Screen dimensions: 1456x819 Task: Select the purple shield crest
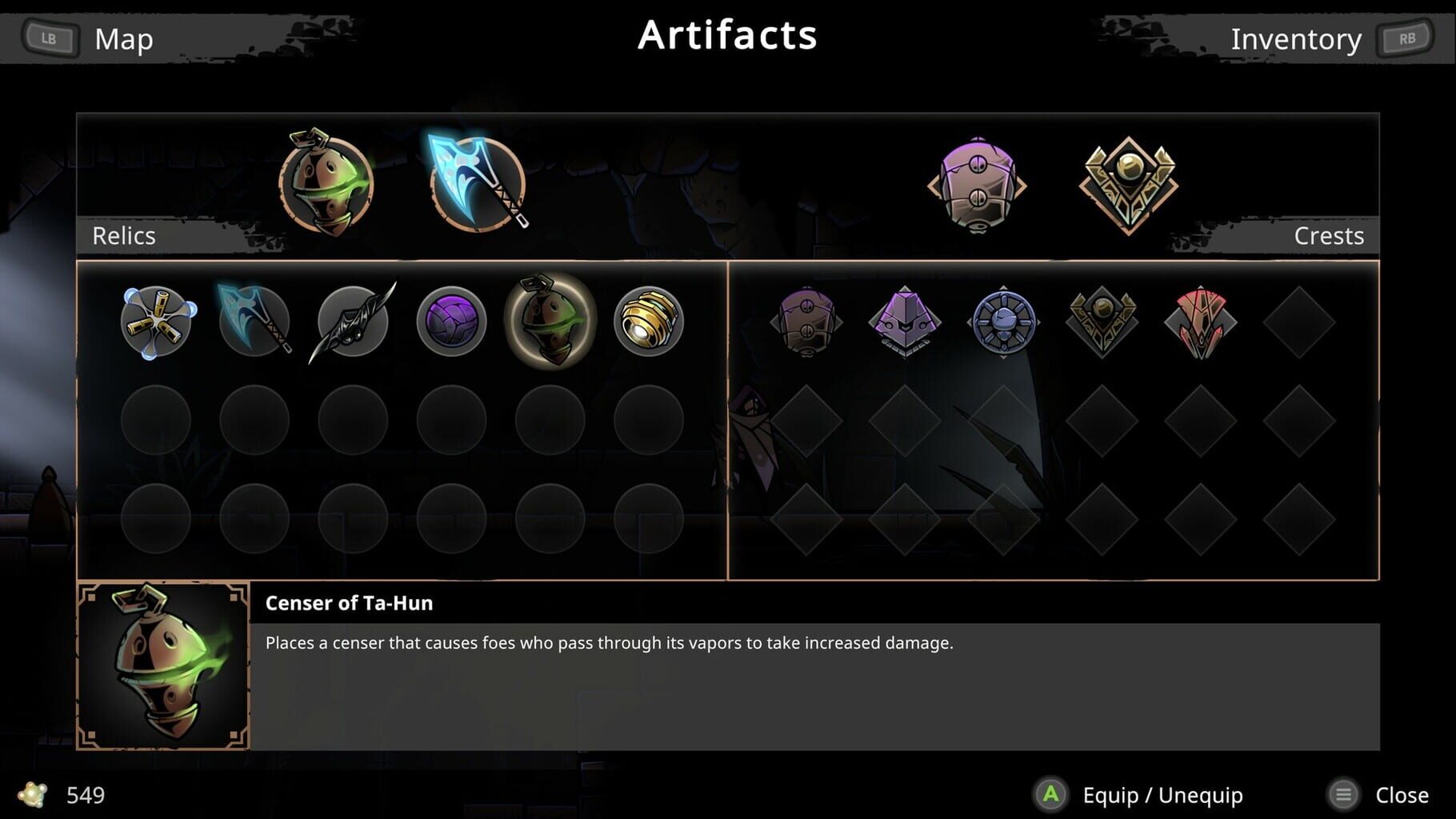tap(806, 324)
